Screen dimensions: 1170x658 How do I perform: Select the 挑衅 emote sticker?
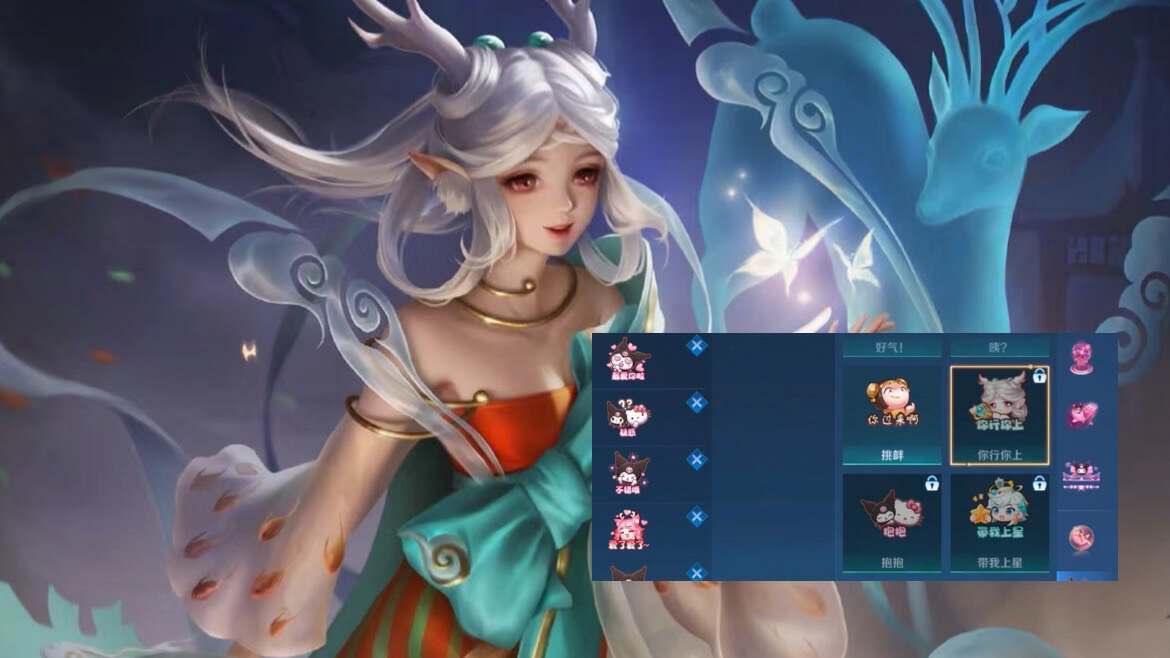pyautogui.click(x=891, y=414)
